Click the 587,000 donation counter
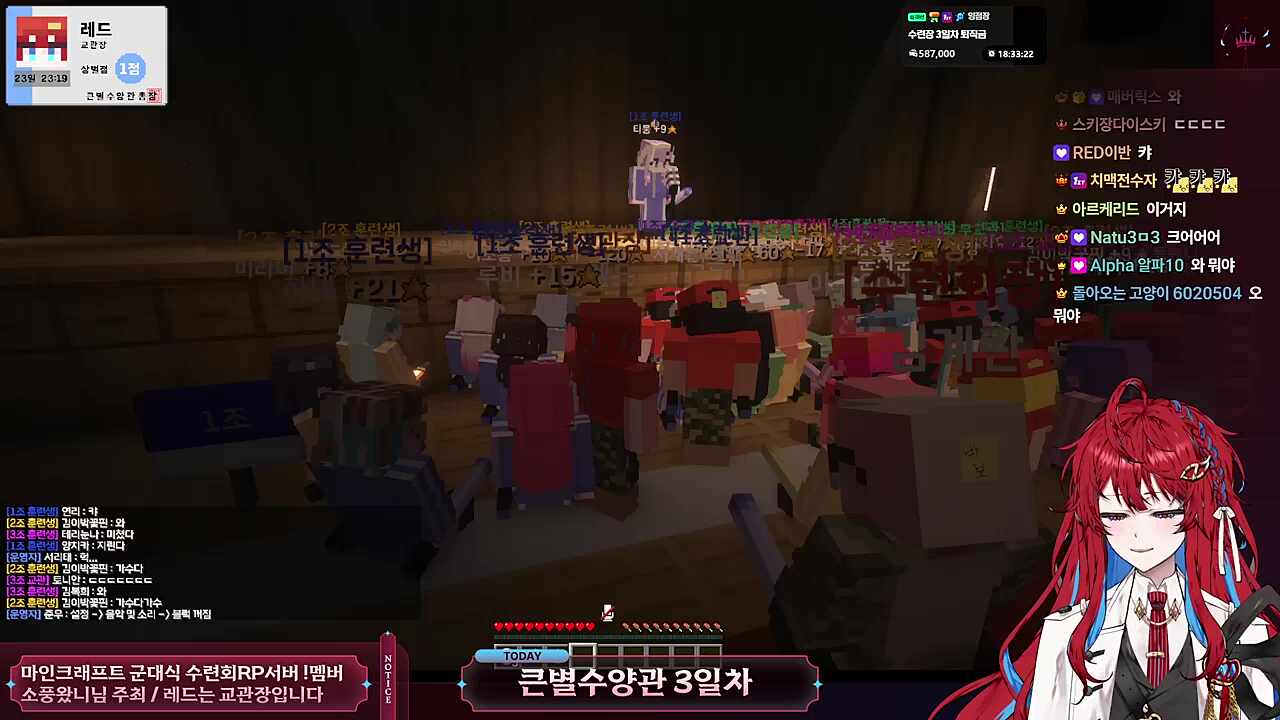The height and width of the screenshot is (720, 1280). [x=938, y=54]
